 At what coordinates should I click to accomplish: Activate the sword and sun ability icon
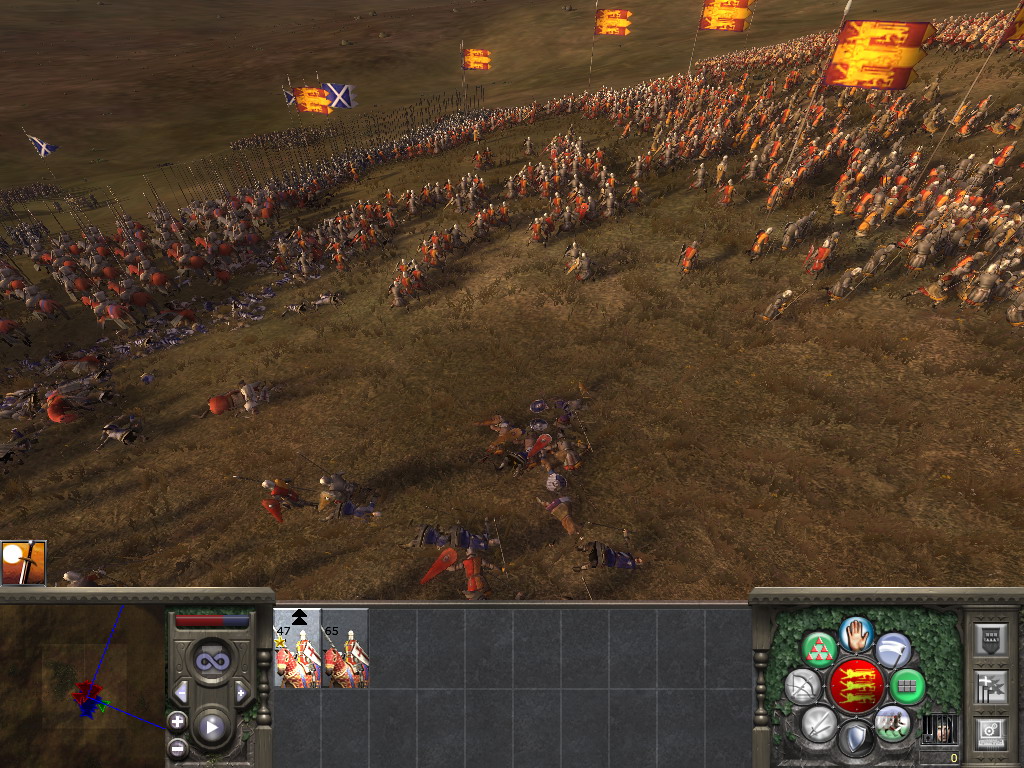click(24, 563)
